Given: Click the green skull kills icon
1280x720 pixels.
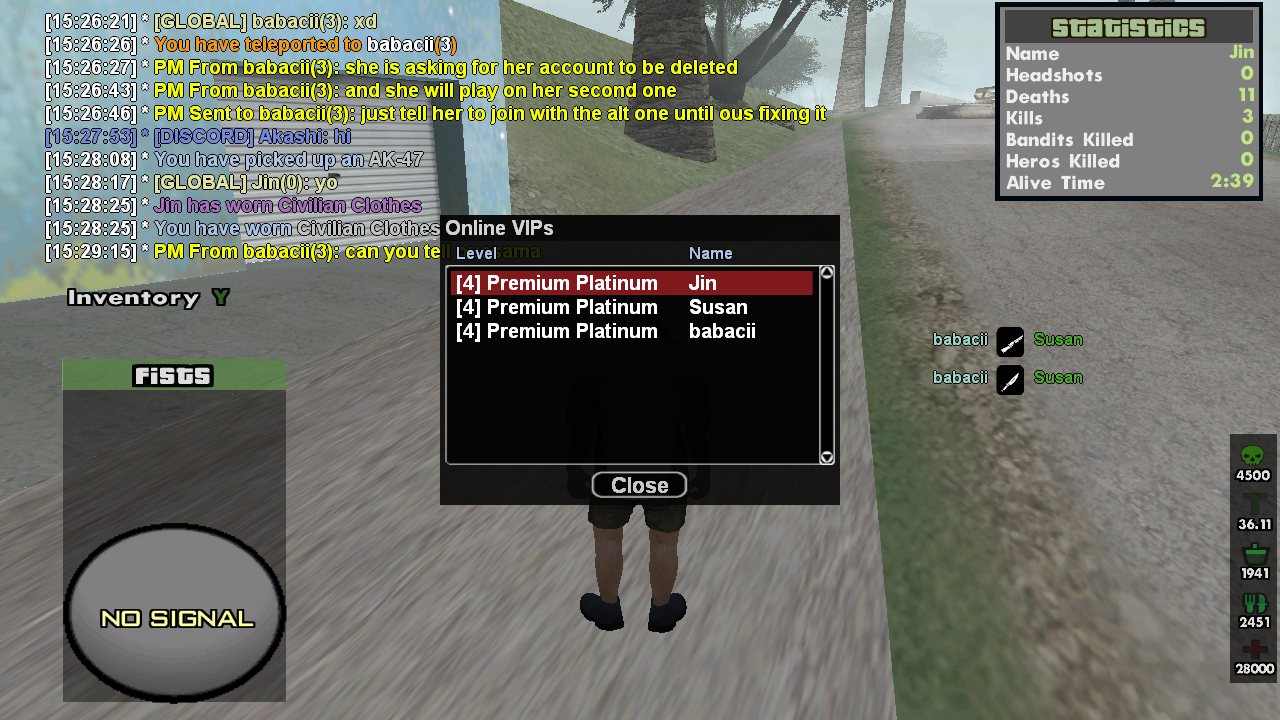Looking at the screenshot, I should pyautogui.click(x=1252, y=454).
